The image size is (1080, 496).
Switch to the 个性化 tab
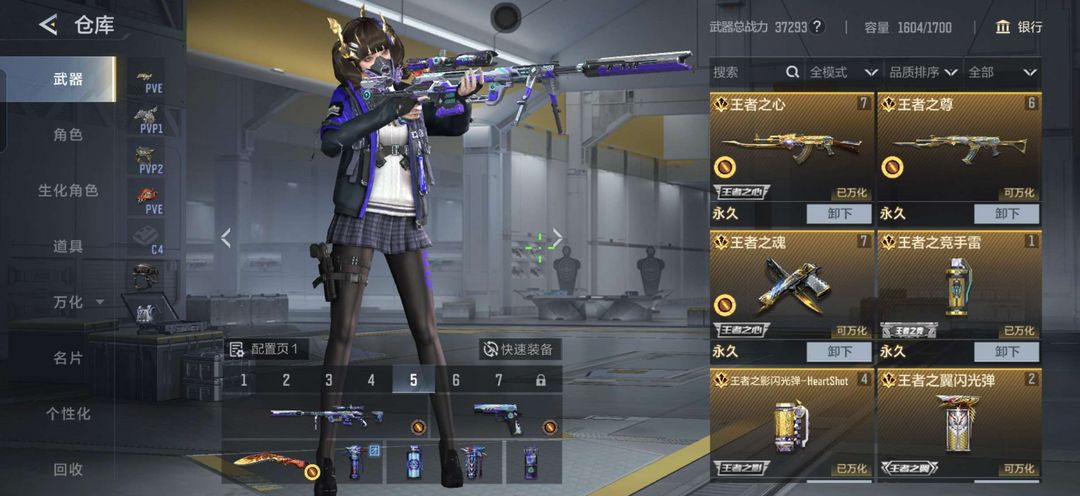68,414
